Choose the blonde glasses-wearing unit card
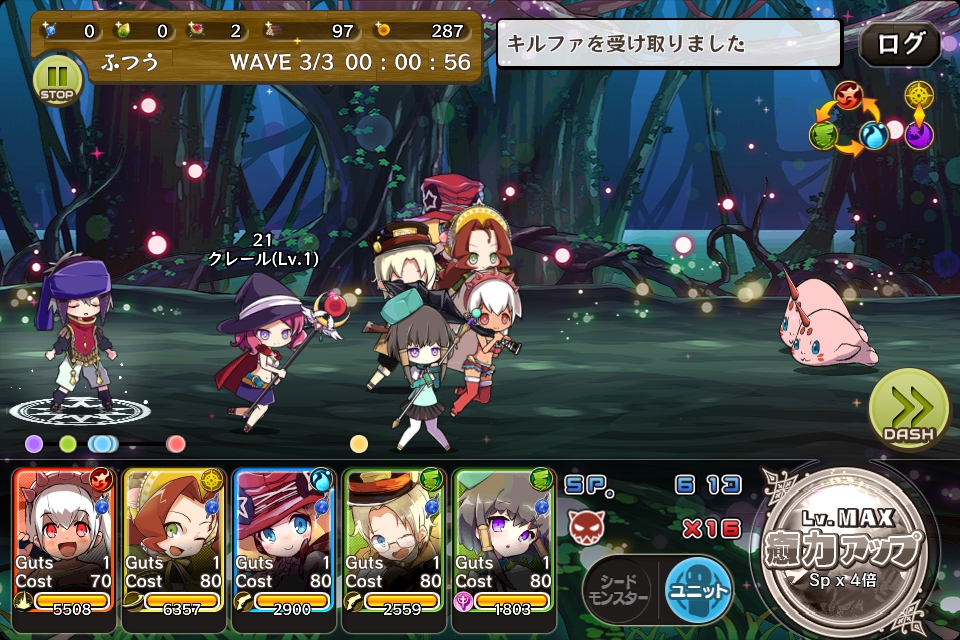The width and height of the screenshot is (960, 640). 394,541
